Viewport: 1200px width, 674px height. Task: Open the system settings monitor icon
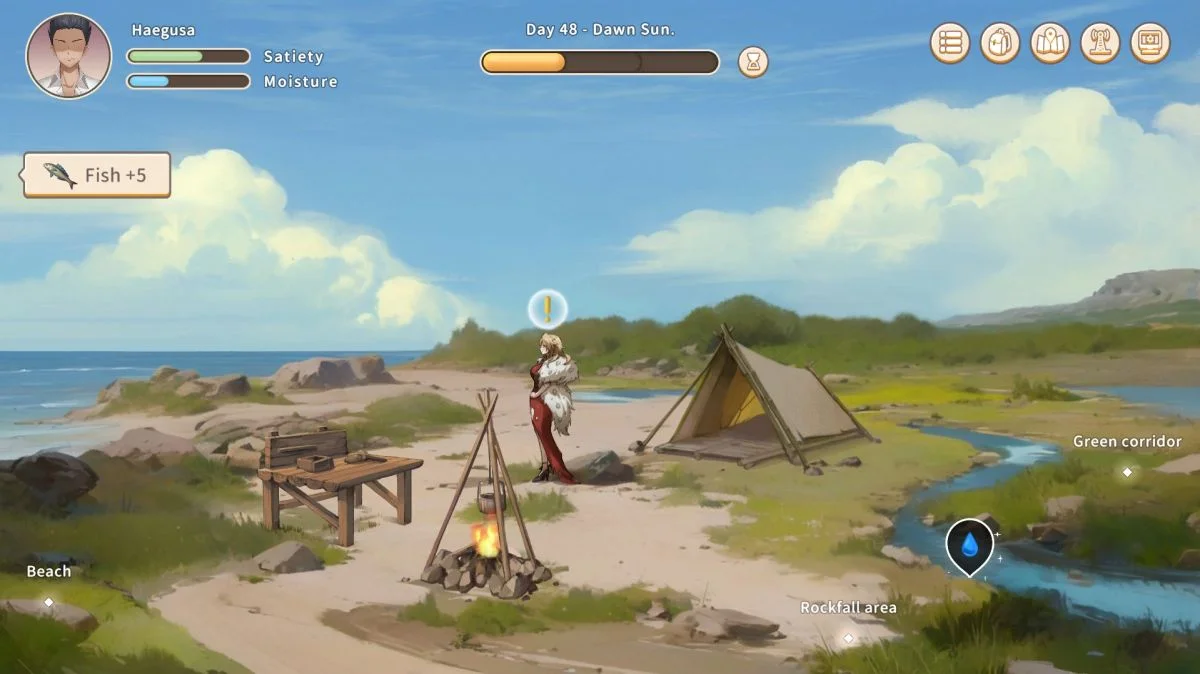(1150, 43)
